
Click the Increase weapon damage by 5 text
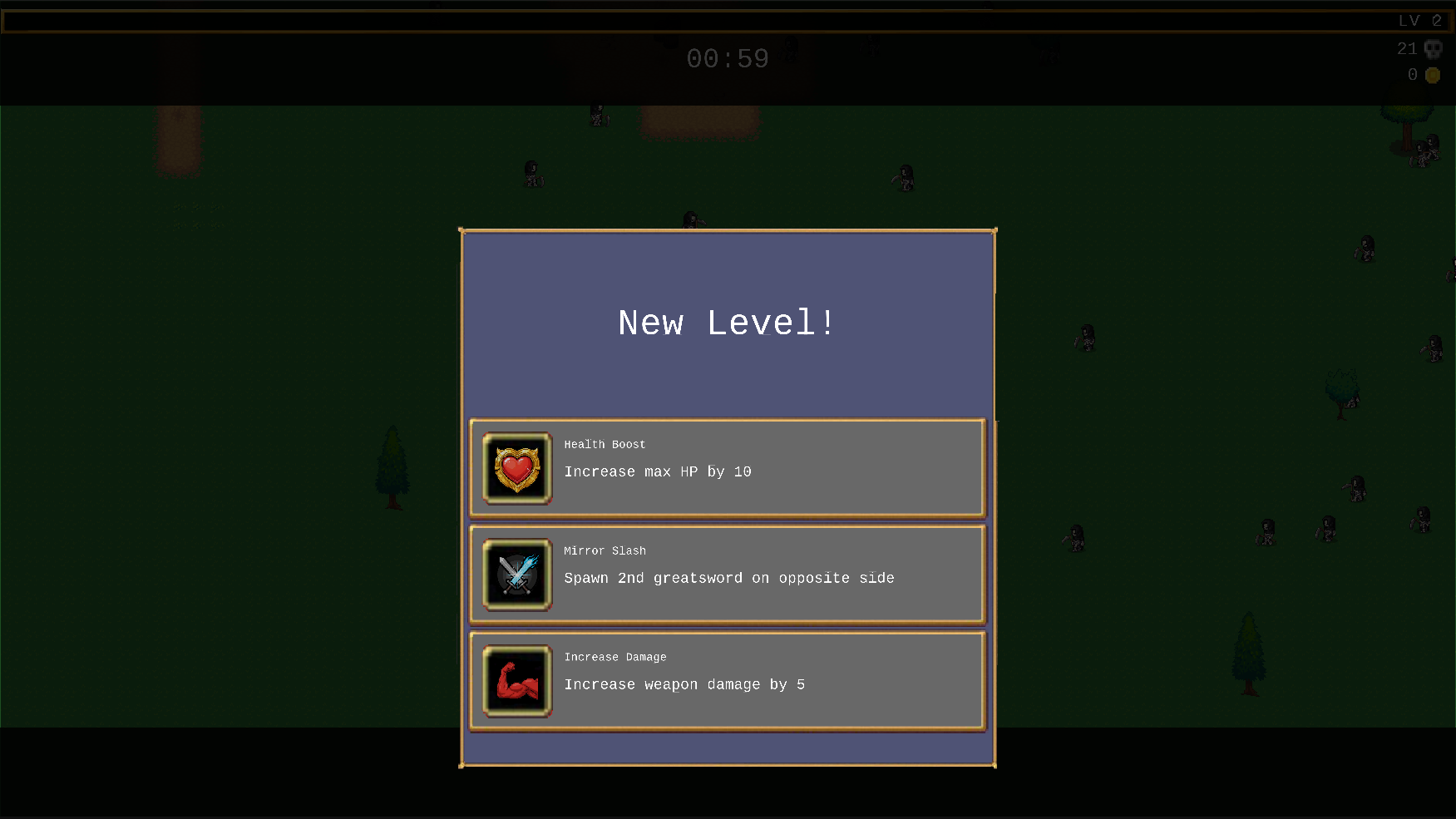(x=684, y=684)
